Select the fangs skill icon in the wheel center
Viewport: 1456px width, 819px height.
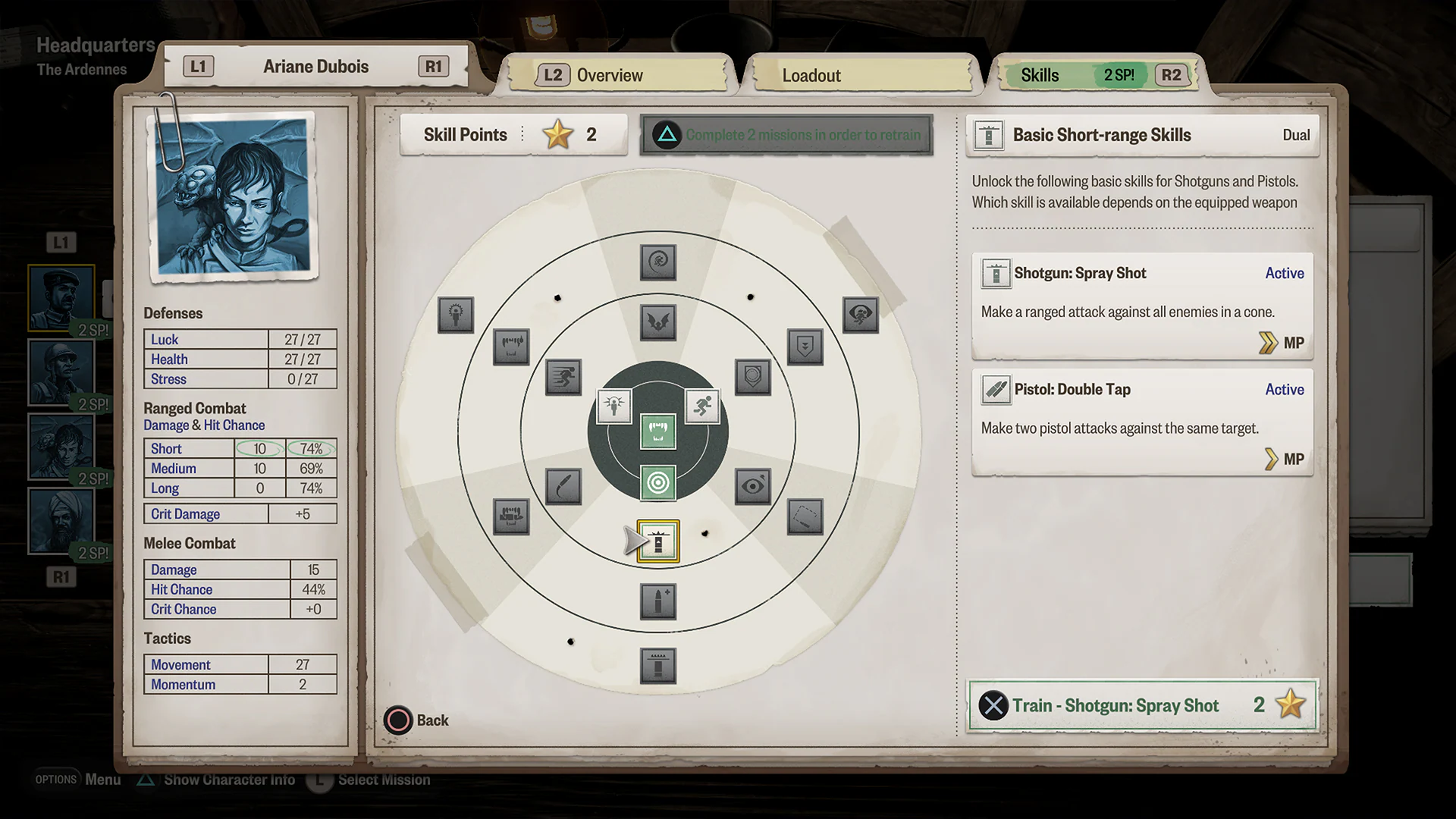tap(657, 431)
